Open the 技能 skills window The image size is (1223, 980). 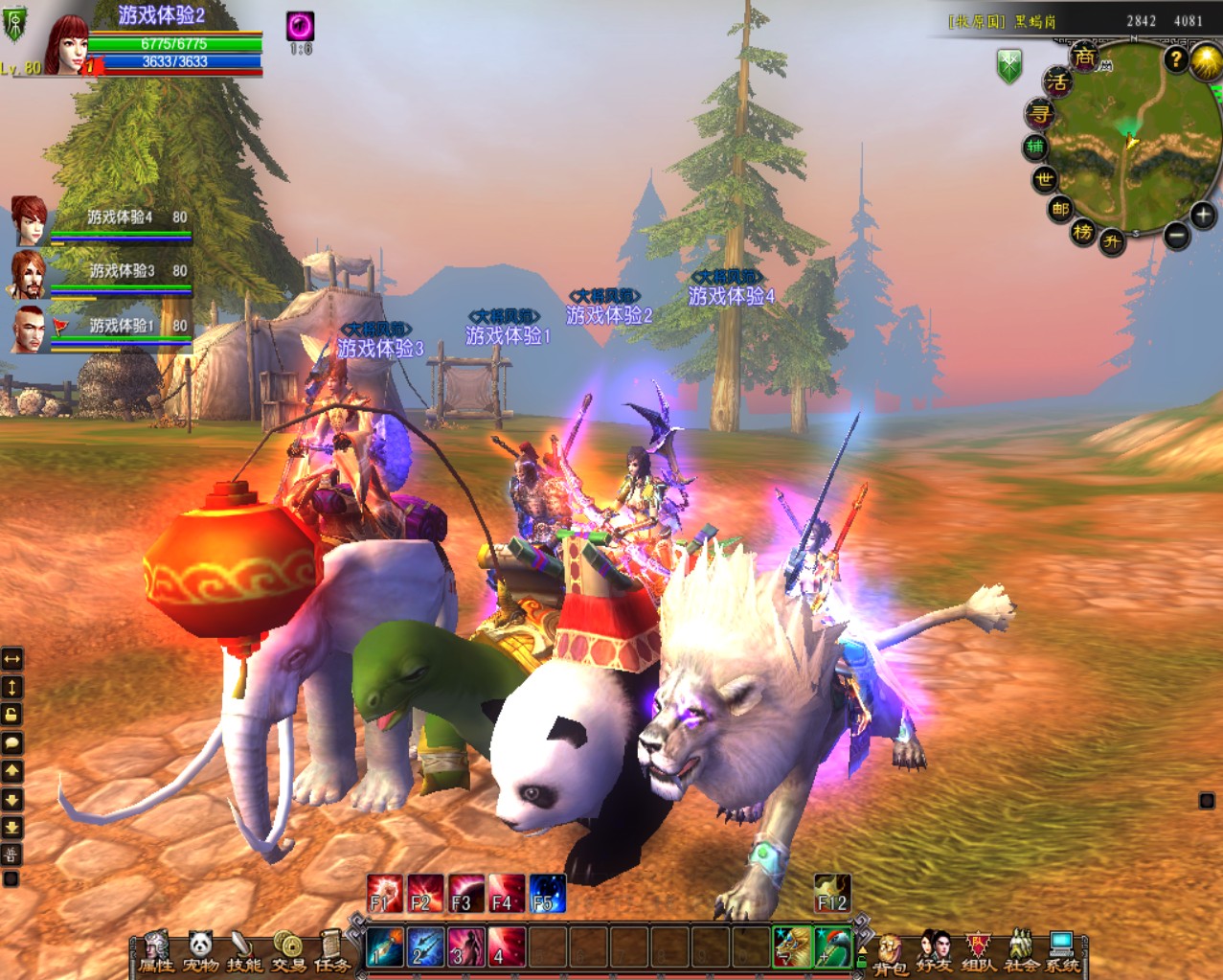point(243,951)
